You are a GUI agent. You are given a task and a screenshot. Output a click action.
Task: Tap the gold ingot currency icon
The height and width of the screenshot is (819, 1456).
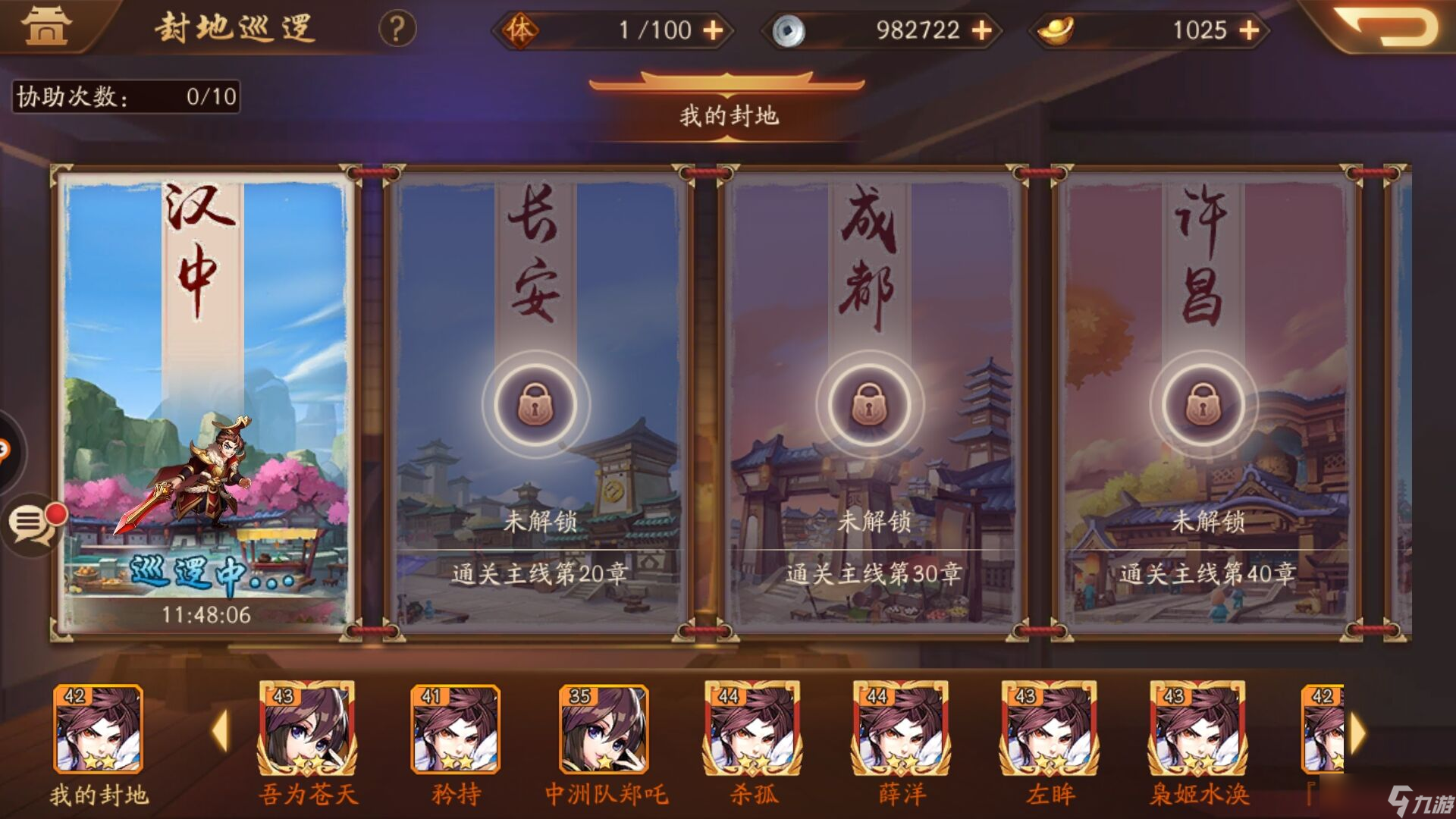[x=1056, y=30]
